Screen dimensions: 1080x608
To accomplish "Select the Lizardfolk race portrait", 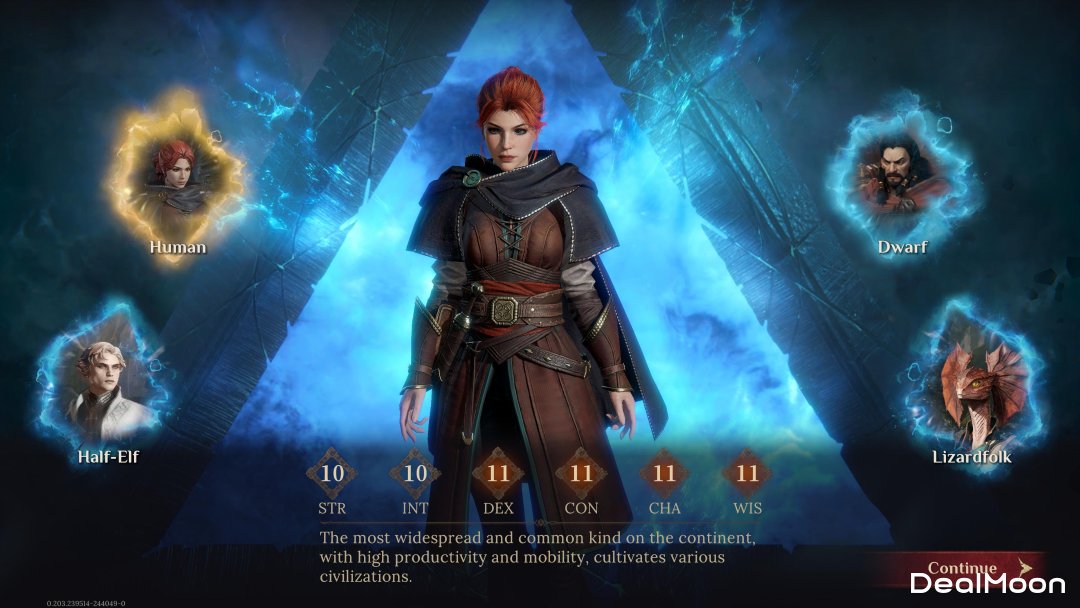I will pyautogui.click(x=971, y=385).
